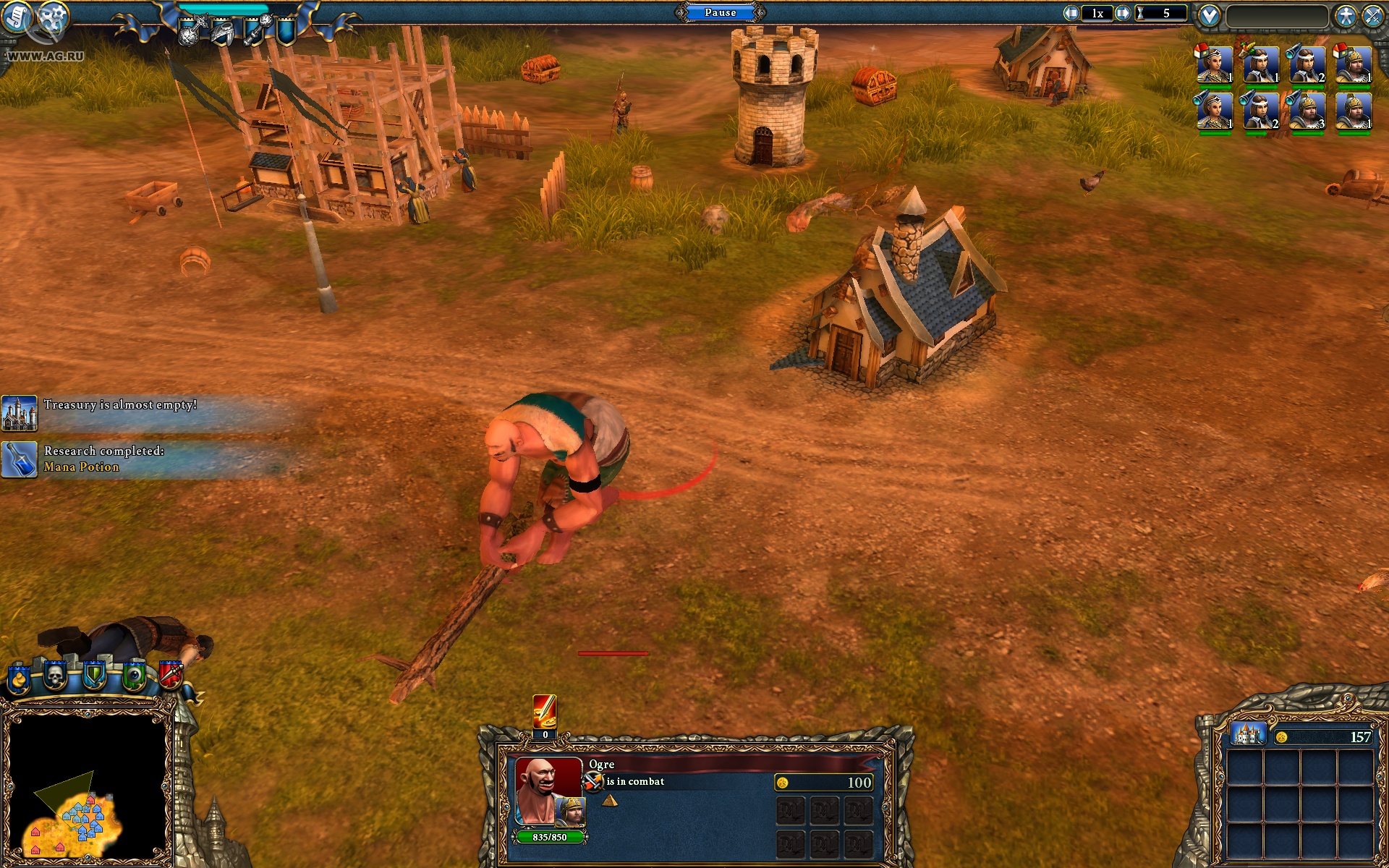
Task: Select the green shield defend flag icon
Action: [x=95, y=675]
